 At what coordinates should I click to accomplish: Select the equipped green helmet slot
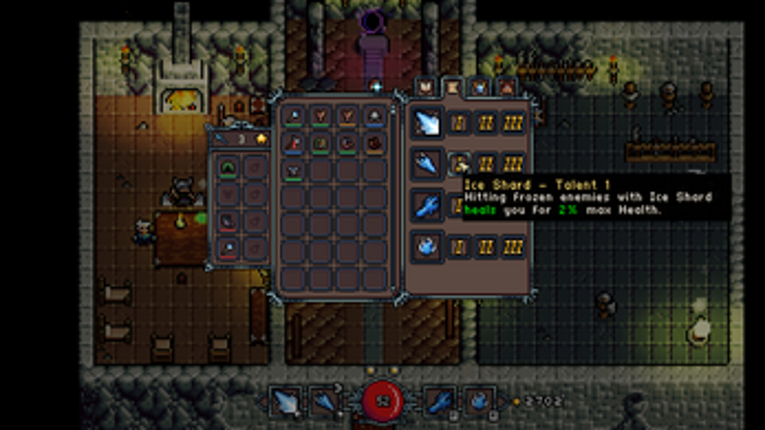(x=229, y=166)
